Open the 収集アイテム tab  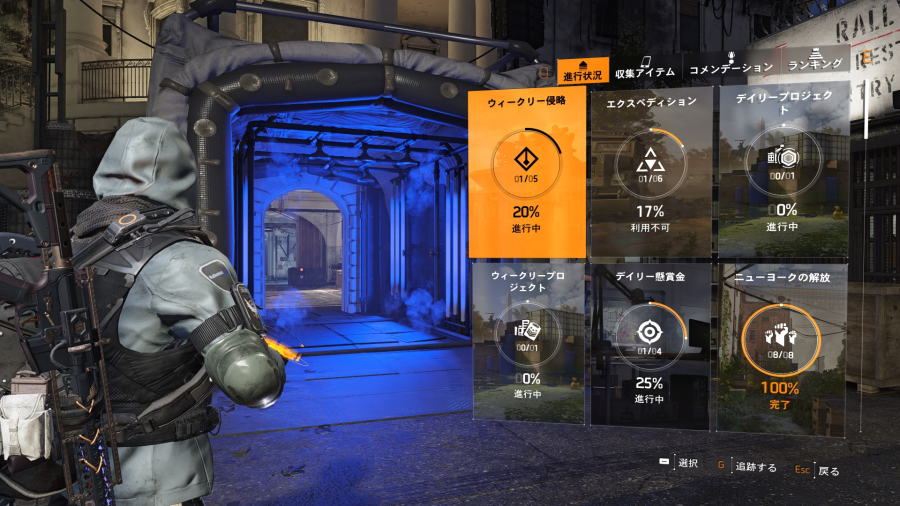click(x=644, y=68)
